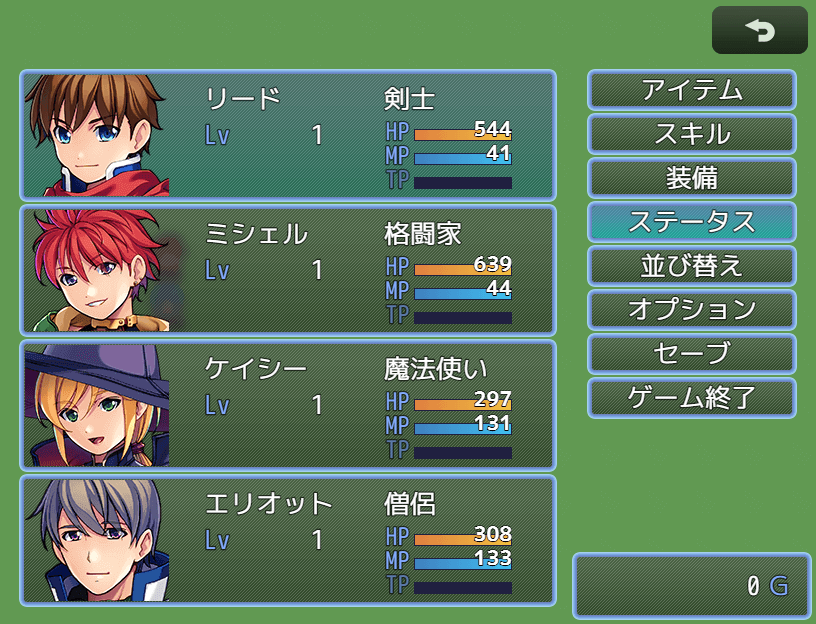Pick ケイシー the 魔法使い
The height and width of the screenshot is (624, 816).
tap(287, 405)
